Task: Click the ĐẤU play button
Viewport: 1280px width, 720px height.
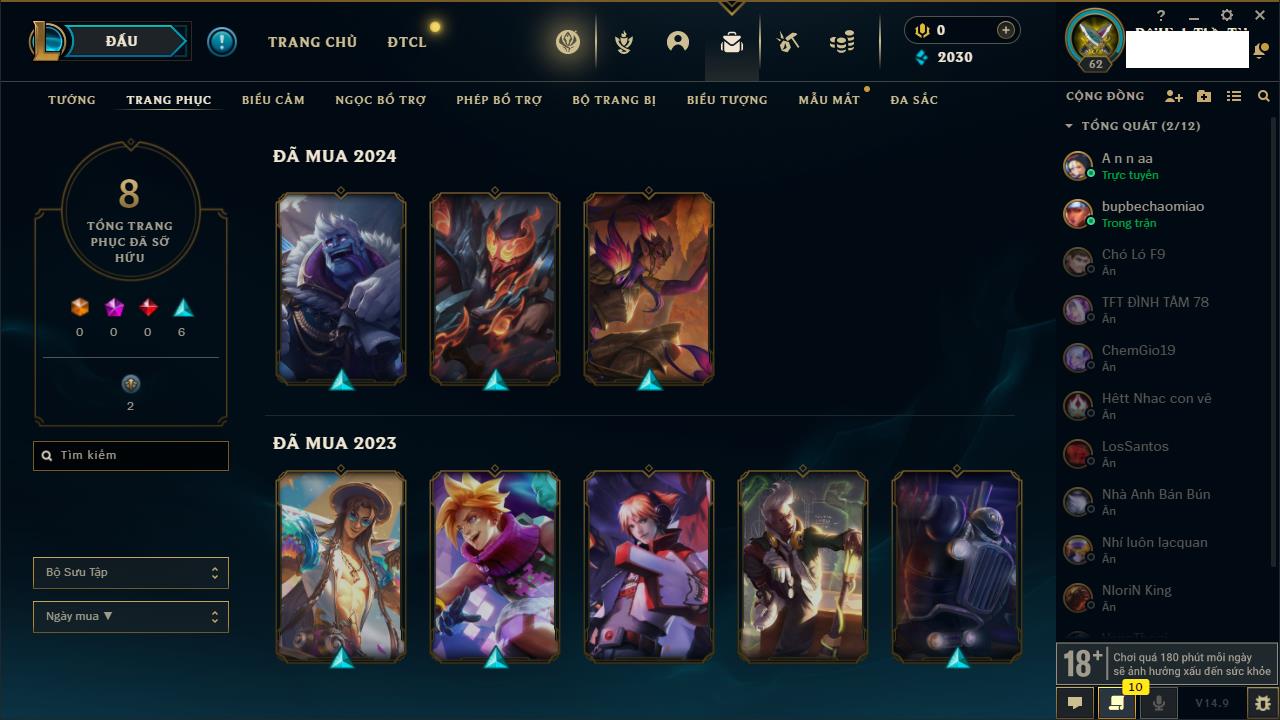Action: point(122,41)
